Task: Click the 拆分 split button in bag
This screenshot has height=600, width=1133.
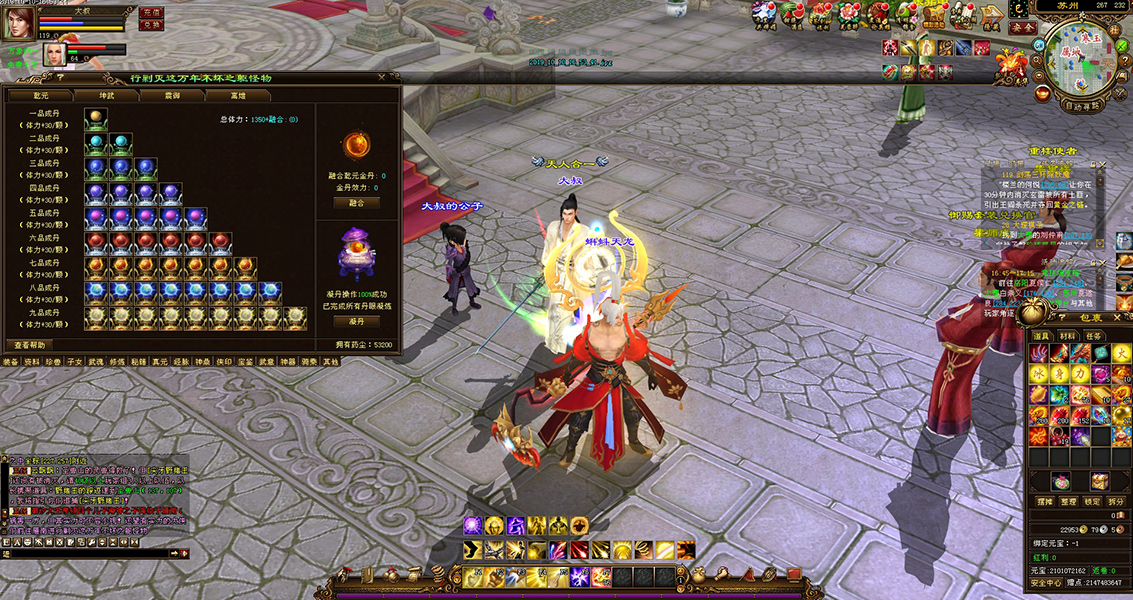Action: click(1117, 501)
